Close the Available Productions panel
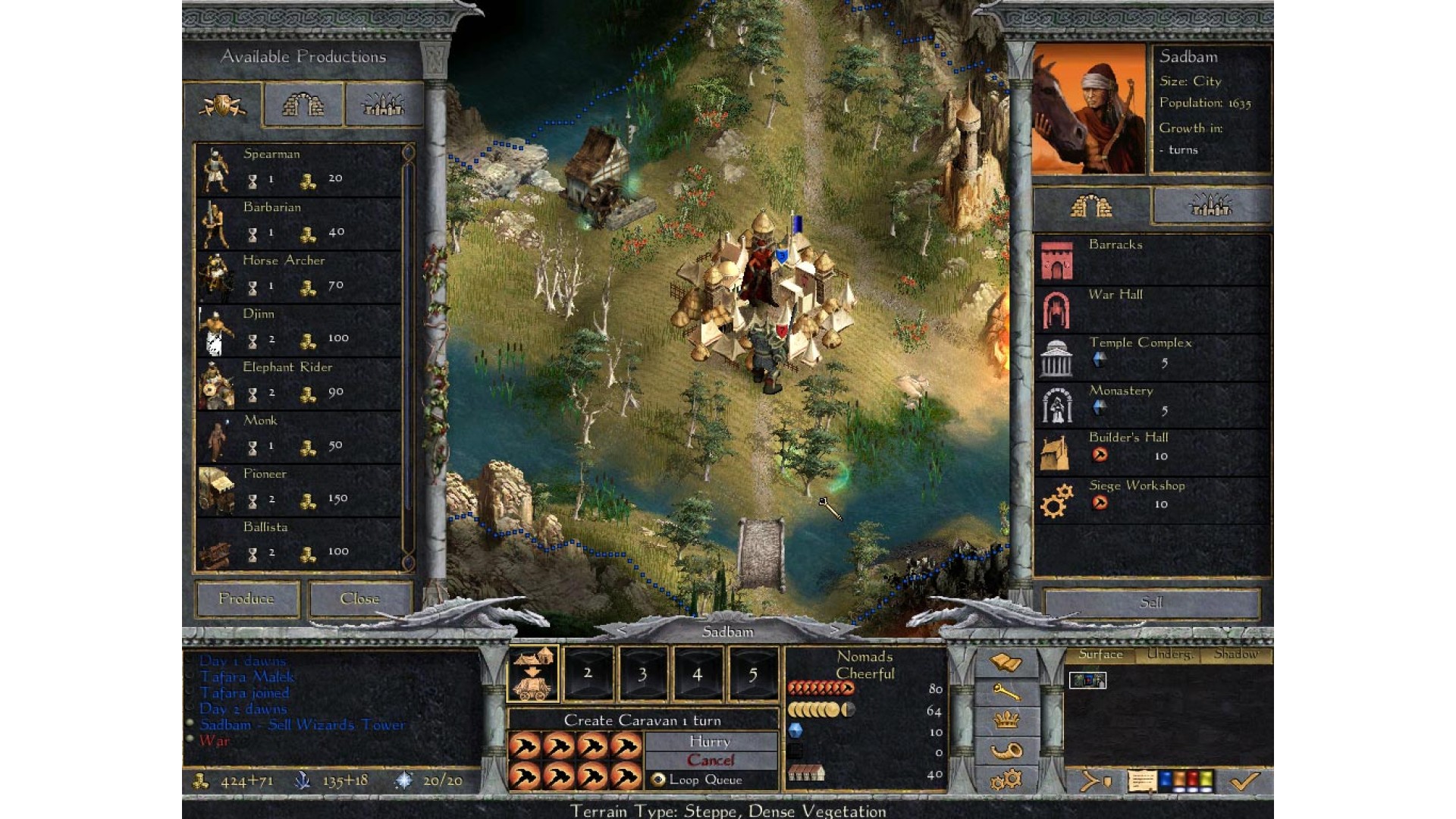Screen dimensions: 1456x819 [x=360, y=599]
